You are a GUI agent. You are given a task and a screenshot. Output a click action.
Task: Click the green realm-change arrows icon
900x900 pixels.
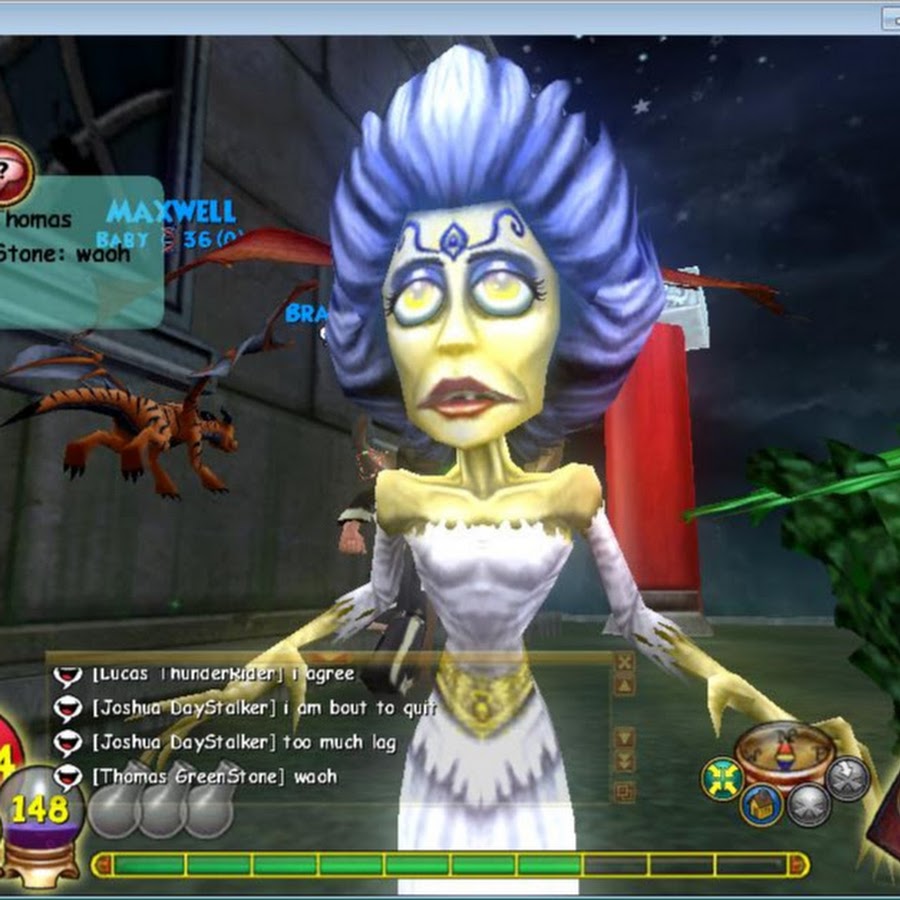coord(722,779)
